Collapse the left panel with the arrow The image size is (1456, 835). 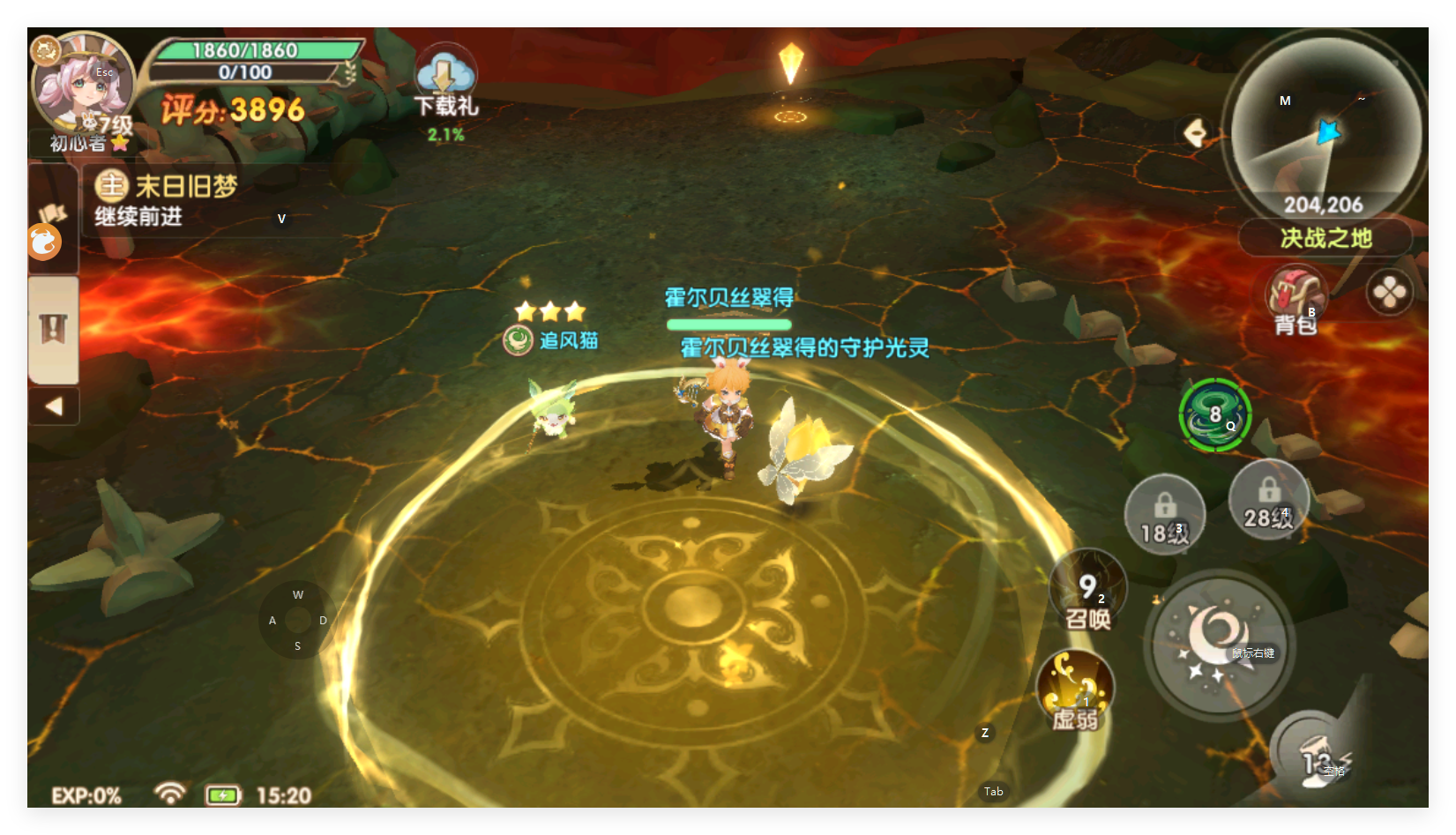click(54, 406)
